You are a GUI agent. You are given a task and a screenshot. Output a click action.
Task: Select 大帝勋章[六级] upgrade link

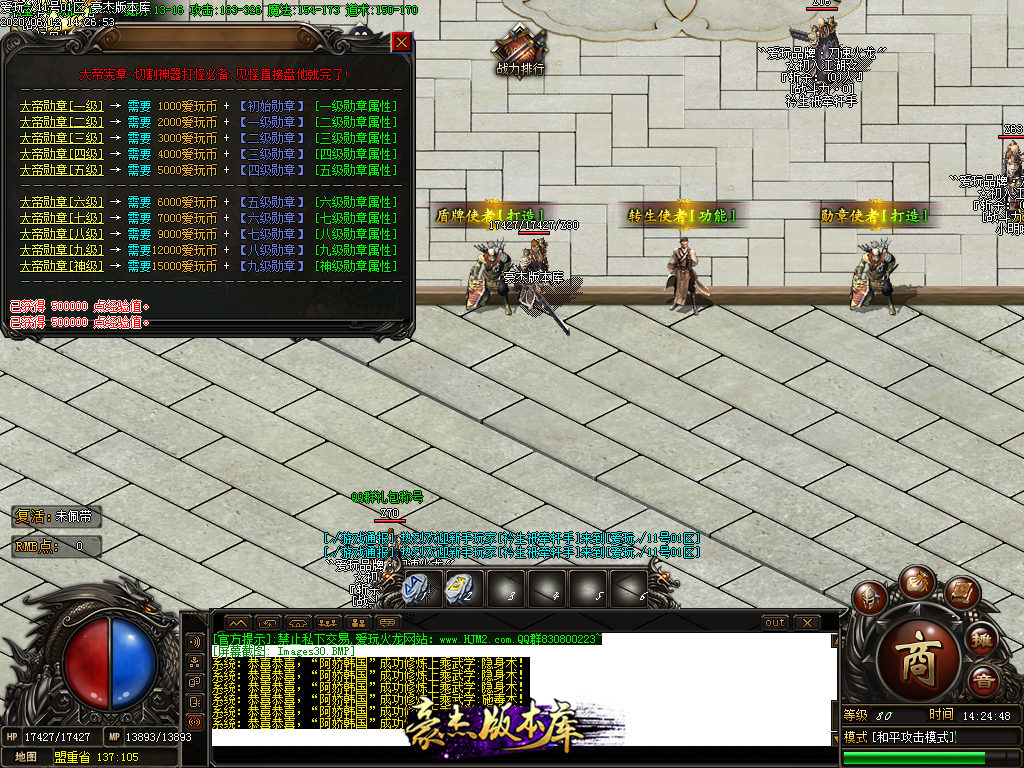61,202
